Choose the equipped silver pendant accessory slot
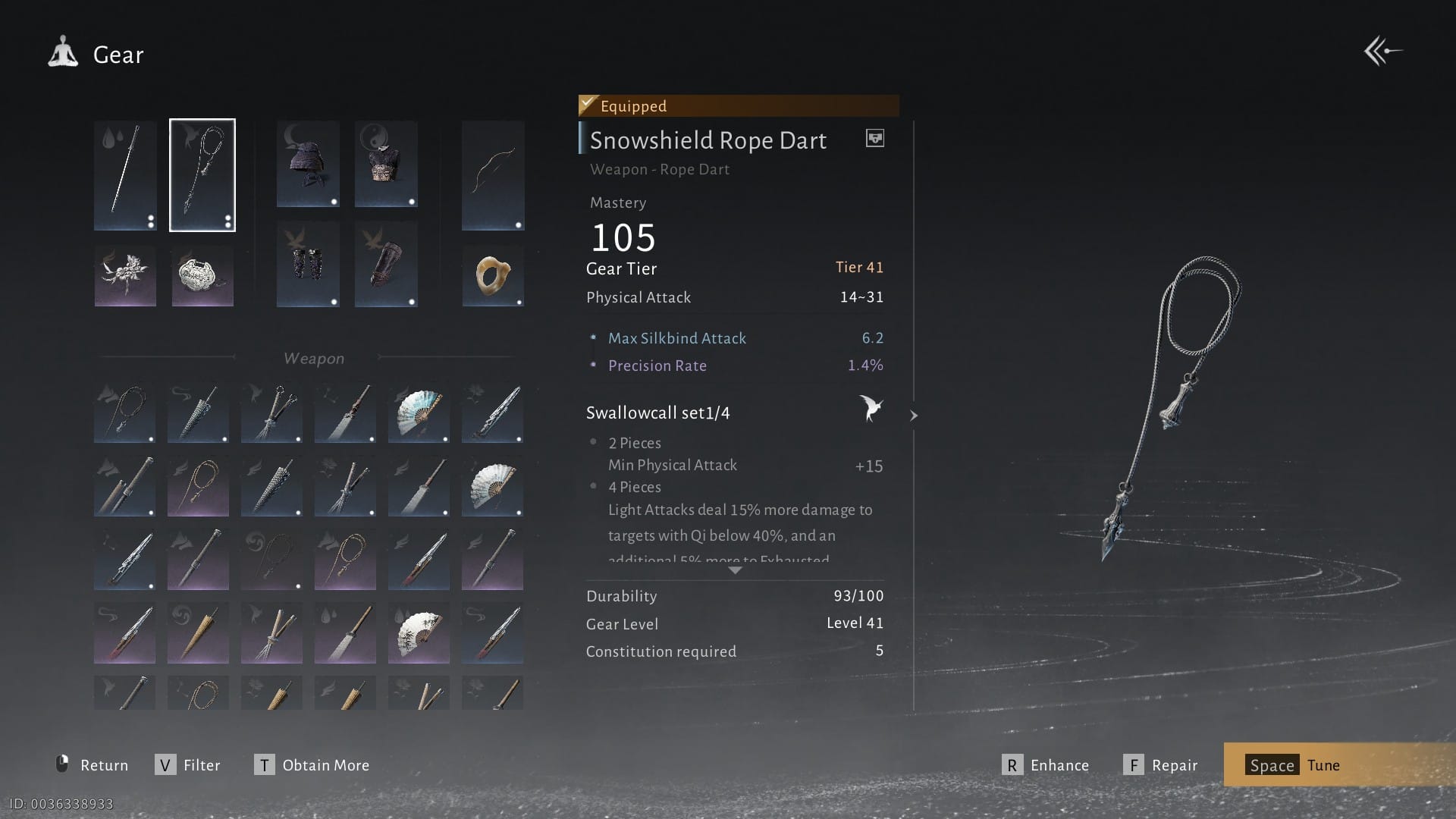Viewport: 1456px width, 819px height. [202, 276]
